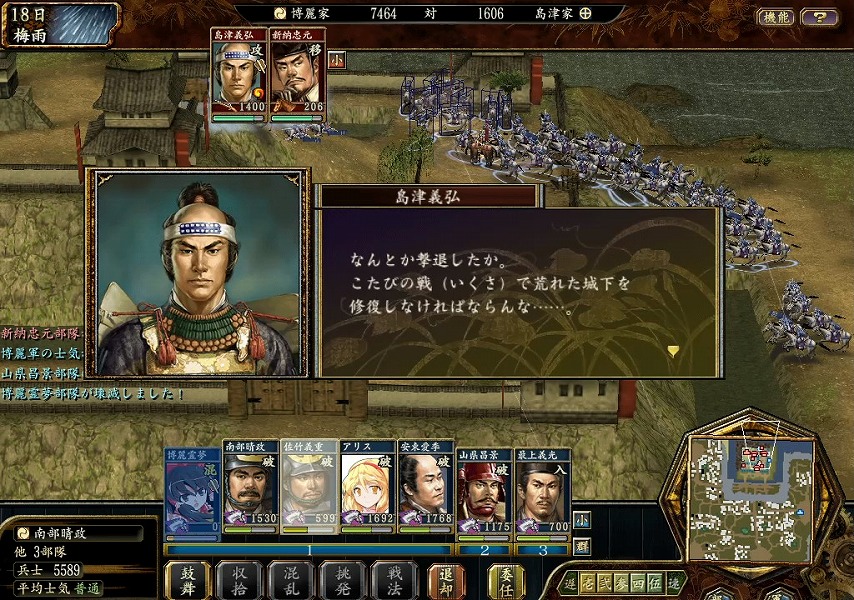This screenshot has height=600, width=854.
Task: Toggle the 群 button beside unit cards
Action: [x=582, y=546]
